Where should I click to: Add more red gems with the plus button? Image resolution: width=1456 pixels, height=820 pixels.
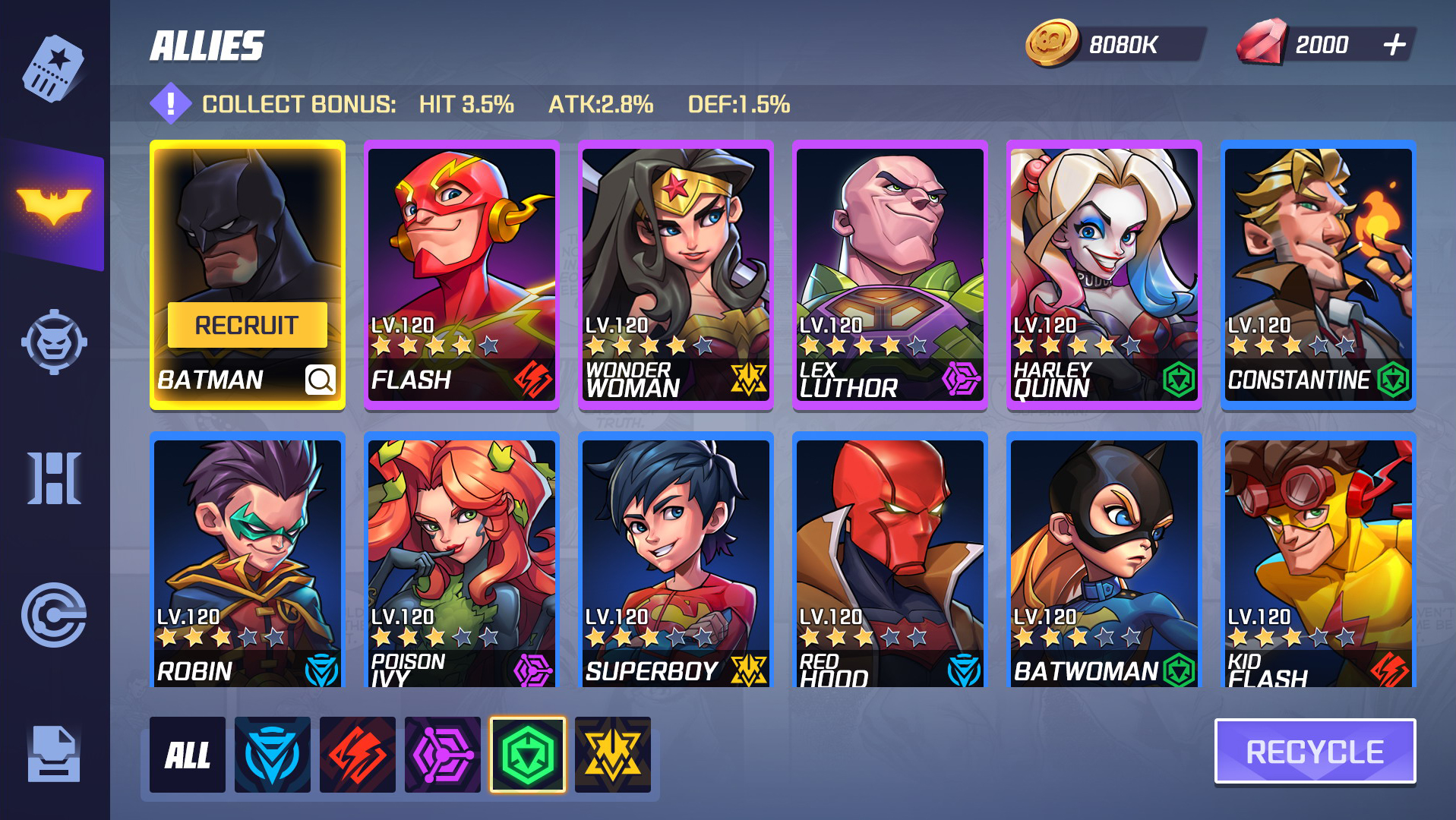[x=1394, y=45]
